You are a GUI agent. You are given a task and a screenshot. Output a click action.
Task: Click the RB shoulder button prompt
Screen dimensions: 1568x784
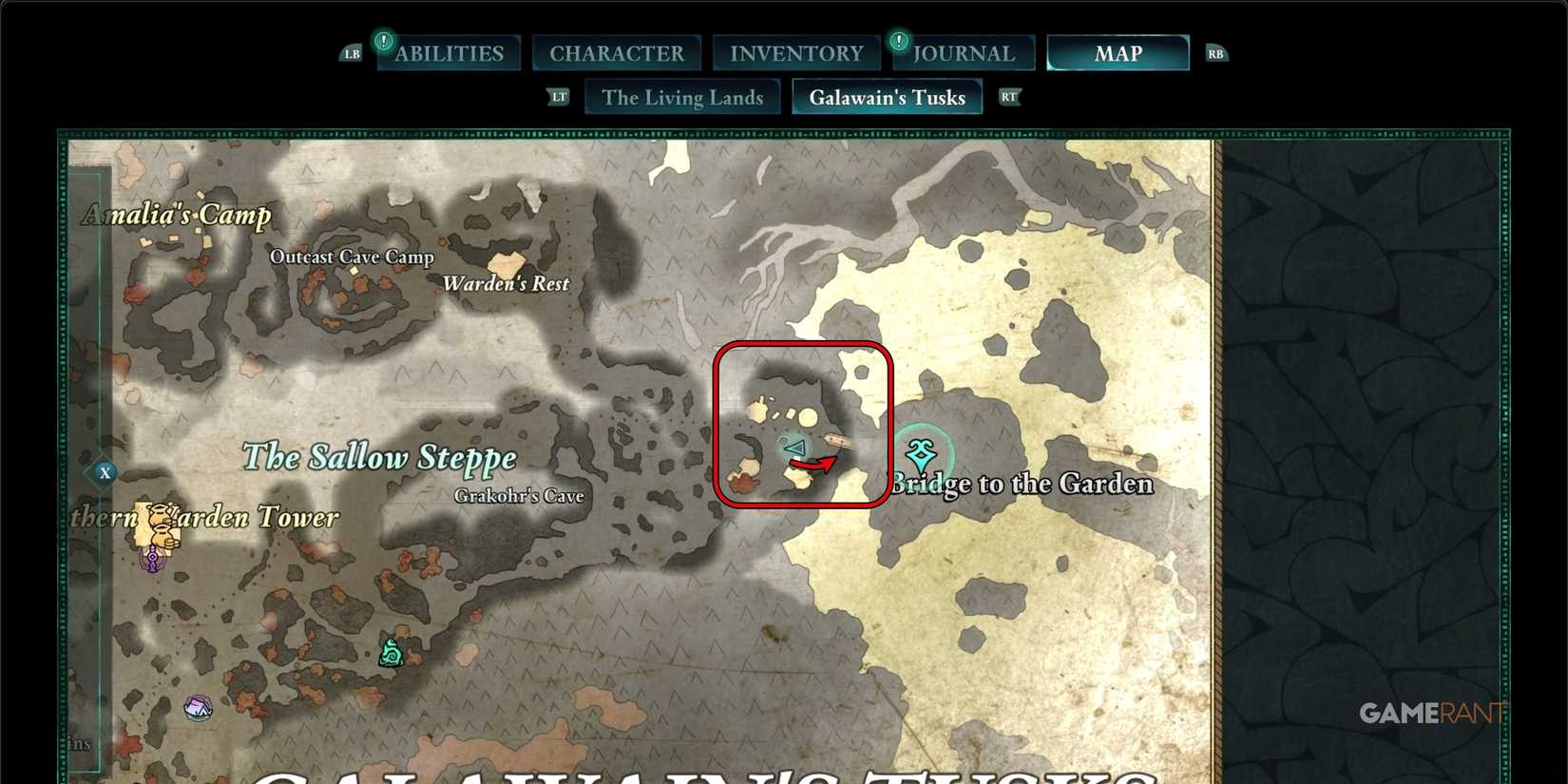[x=1216, y=53]
